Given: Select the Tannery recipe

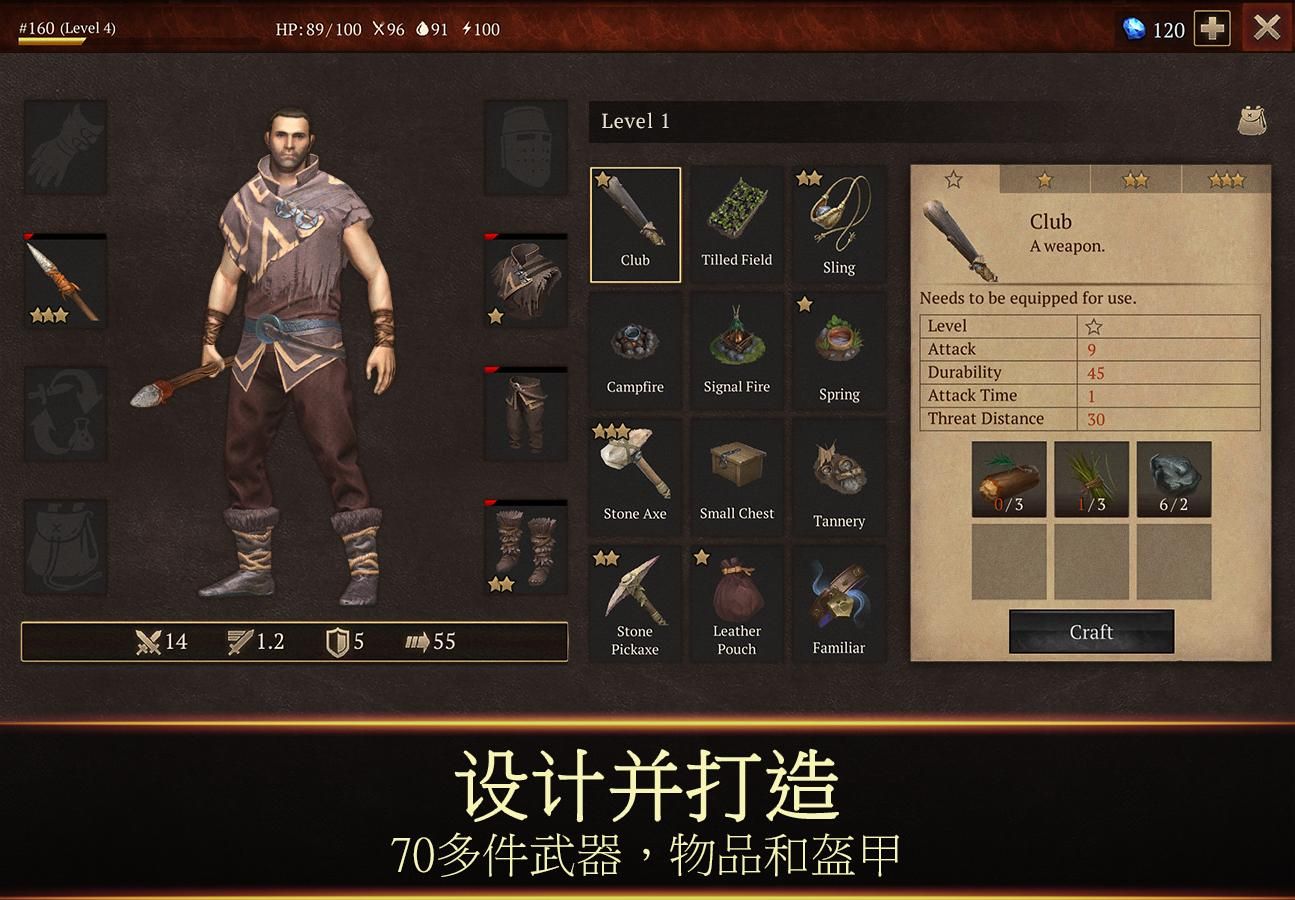Looking at the screenshot, I should coord(839,477).
